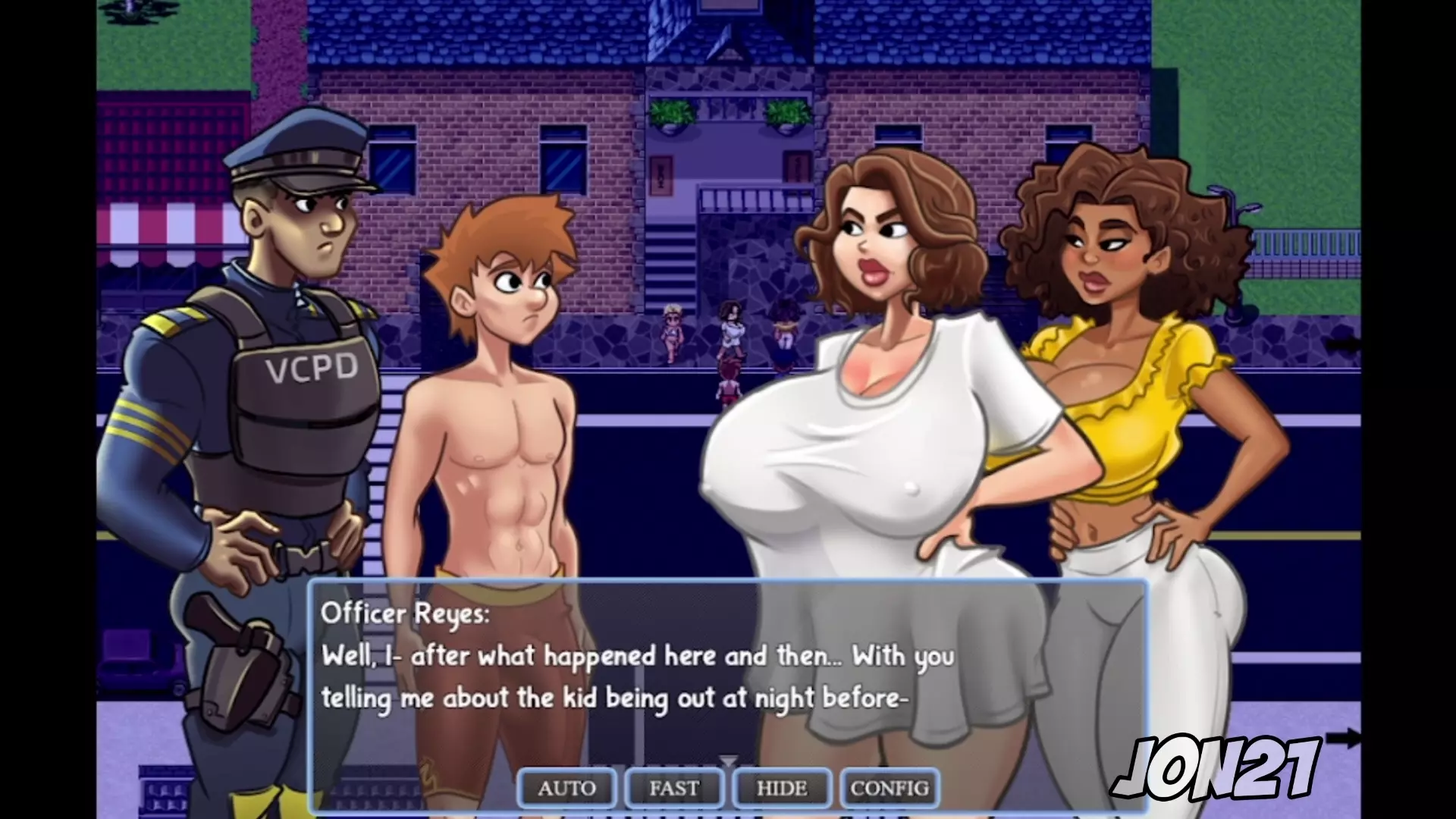The height and width of the screenshot is (819, 1456).
Task: Open the CONFIG settings
Action: (890, 789)
